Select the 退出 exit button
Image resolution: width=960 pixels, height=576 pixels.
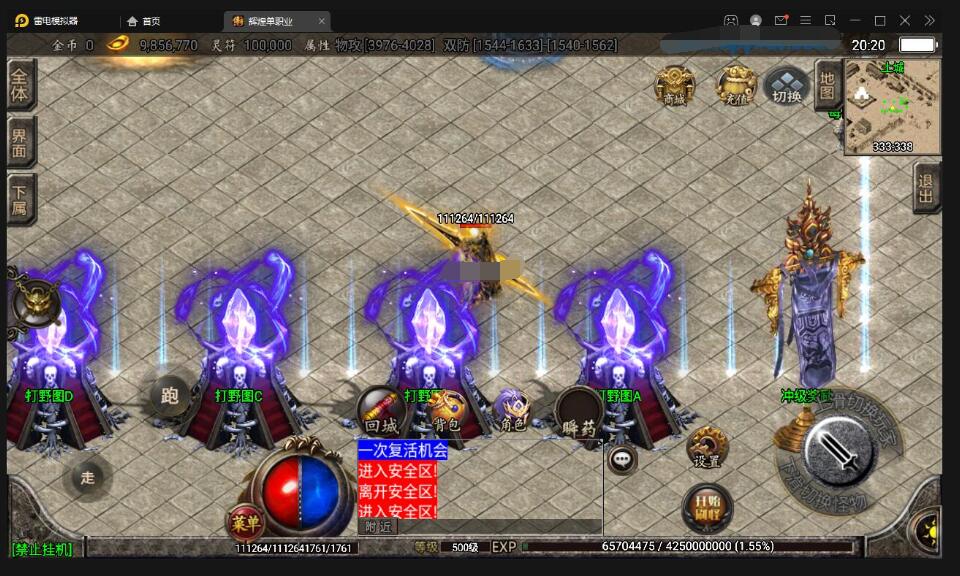(926, 187)
